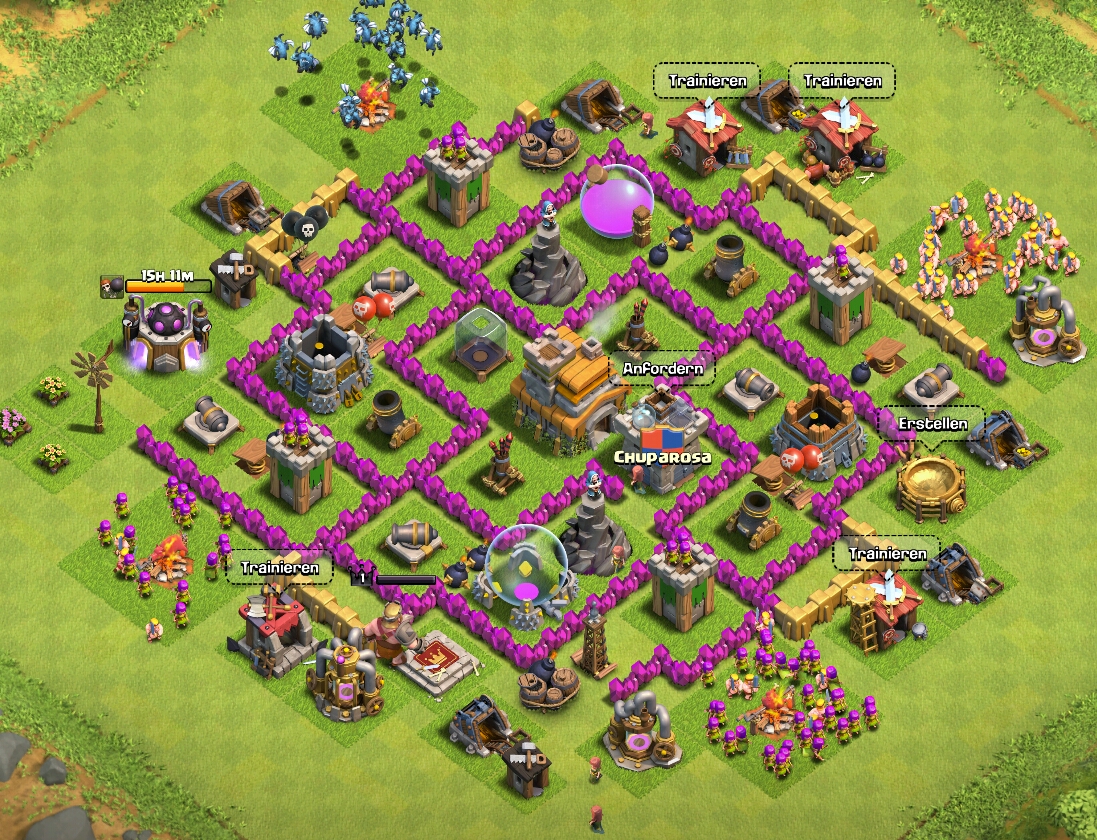1097x840 pixels.
Task: Tap the Erstellen bubble above spell factory
Action: point(931,424)
